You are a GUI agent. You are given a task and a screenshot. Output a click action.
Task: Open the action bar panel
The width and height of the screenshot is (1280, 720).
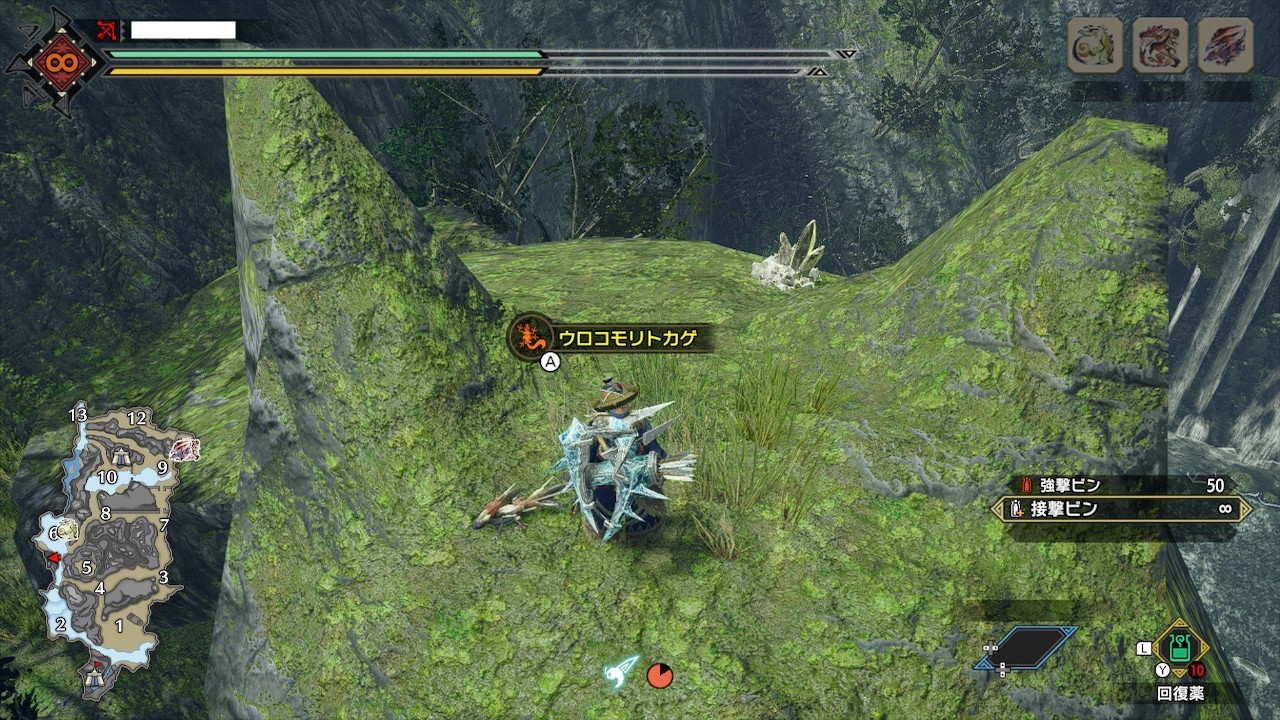(x=1025, y=648)
